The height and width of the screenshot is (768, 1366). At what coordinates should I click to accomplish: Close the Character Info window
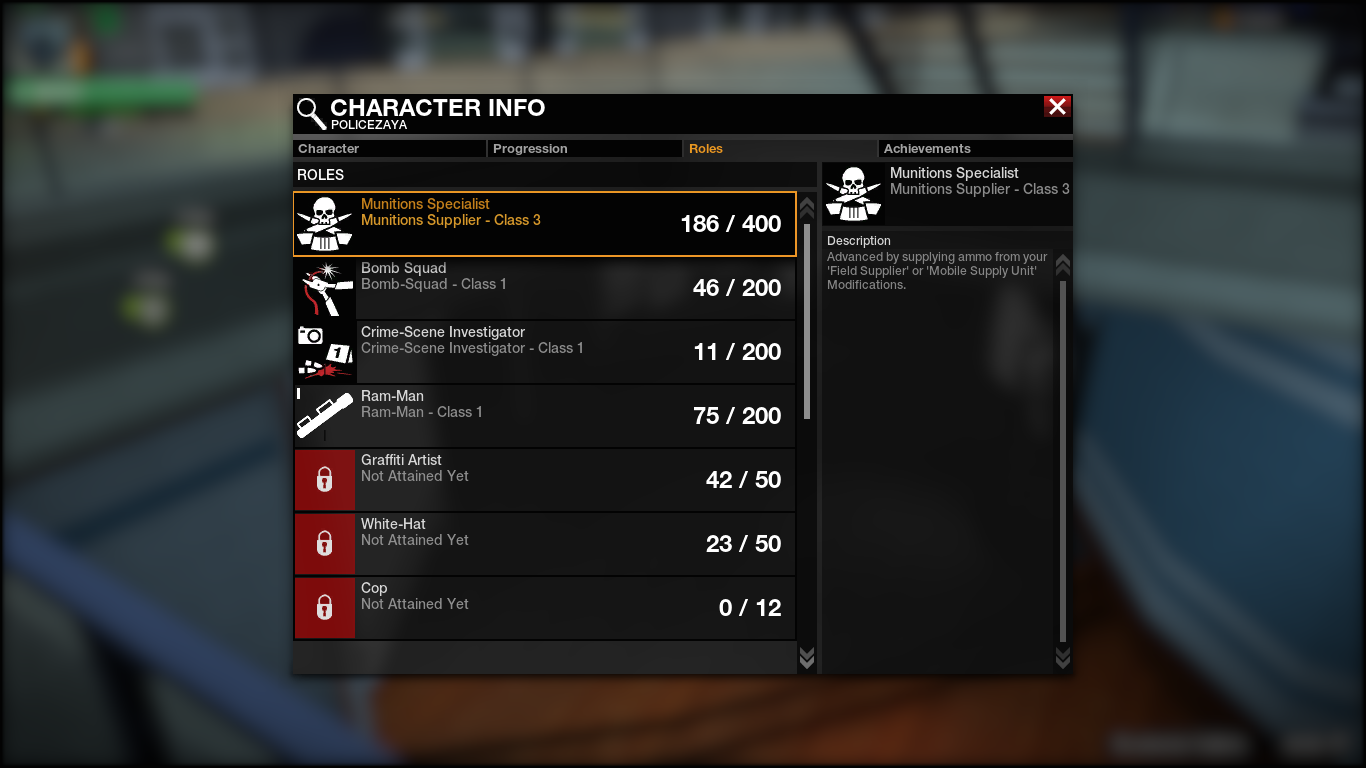pos(1057,107)
